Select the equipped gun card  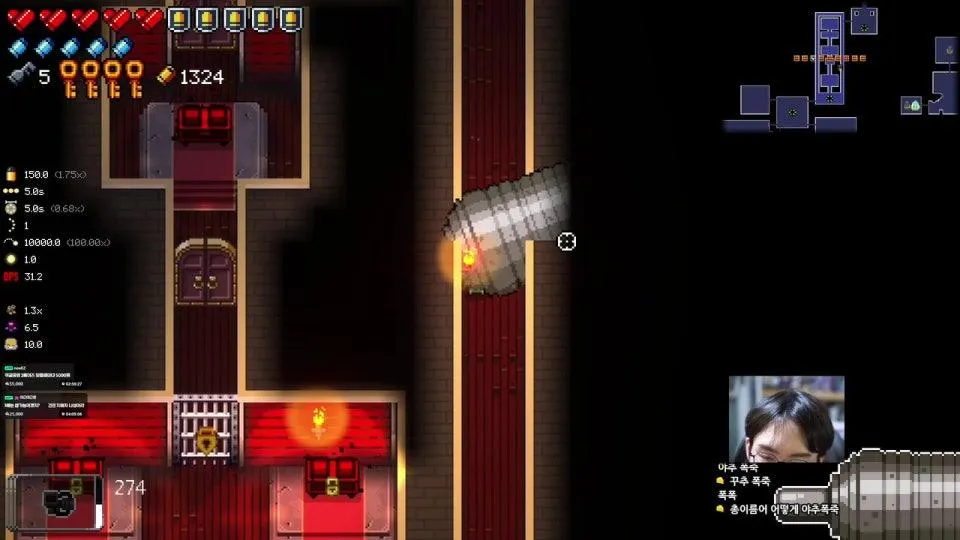point(896,494)
